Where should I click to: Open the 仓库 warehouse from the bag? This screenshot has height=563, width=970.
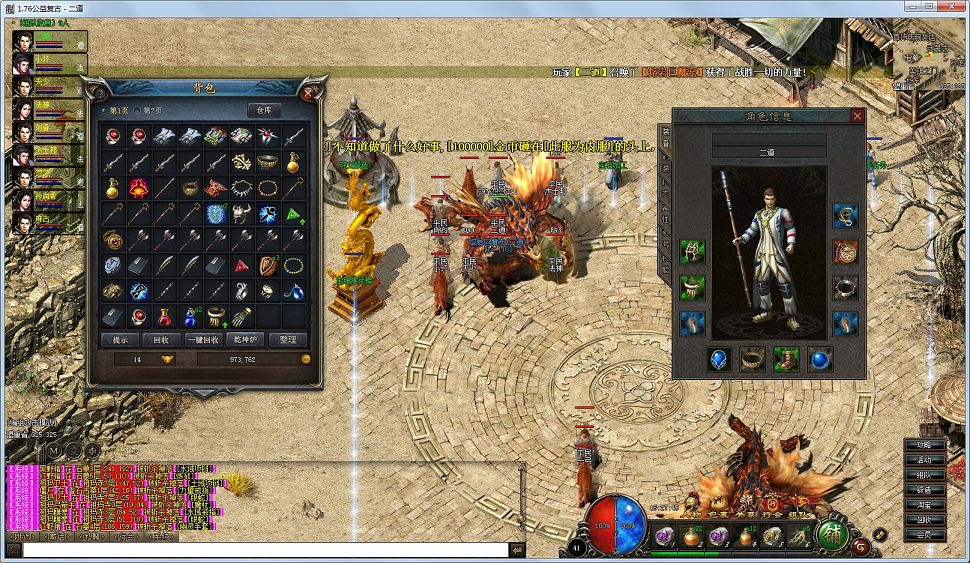point(264,110)
